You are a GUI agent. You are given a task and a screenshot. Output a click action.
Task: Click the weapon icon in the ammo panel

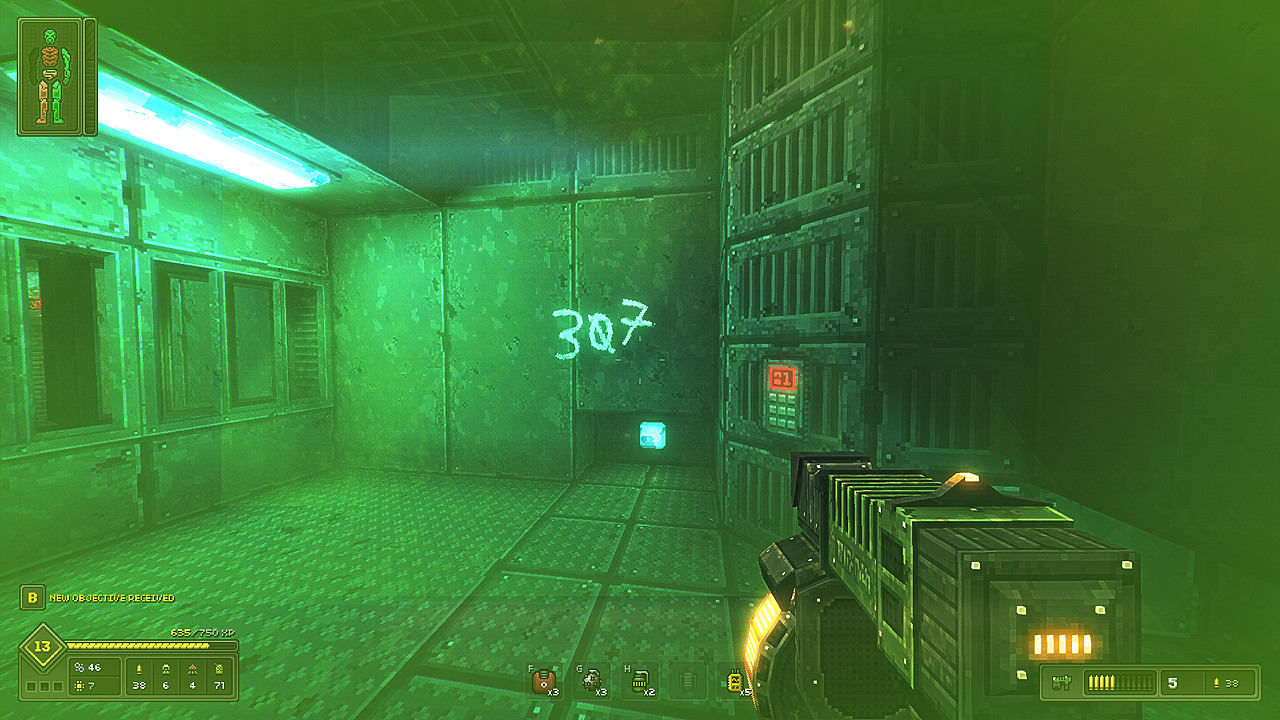[x=1062, y=681]
